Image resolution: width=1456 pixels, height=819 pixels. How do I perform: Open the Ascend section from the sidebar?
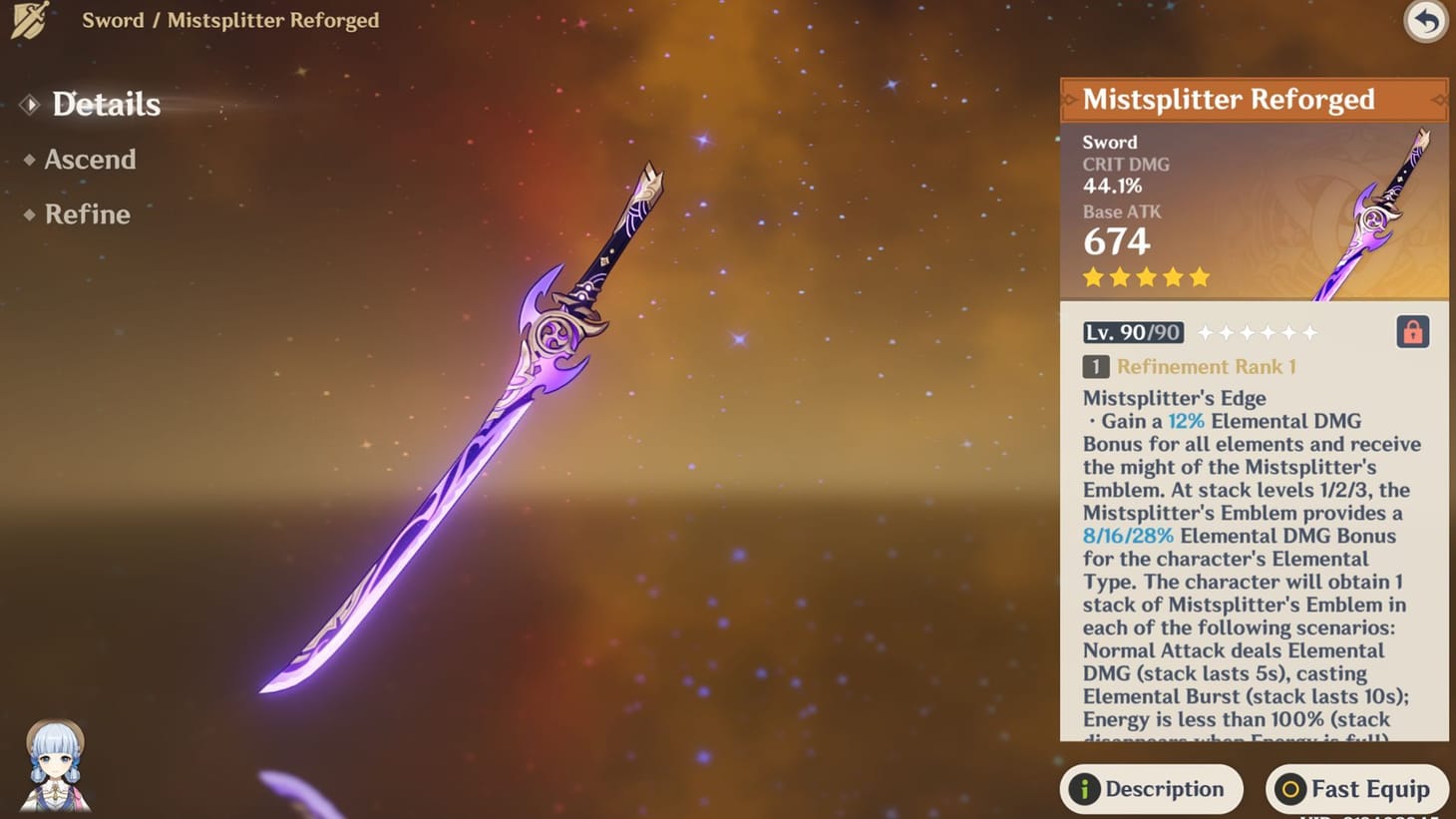click(x=91, y=160)
